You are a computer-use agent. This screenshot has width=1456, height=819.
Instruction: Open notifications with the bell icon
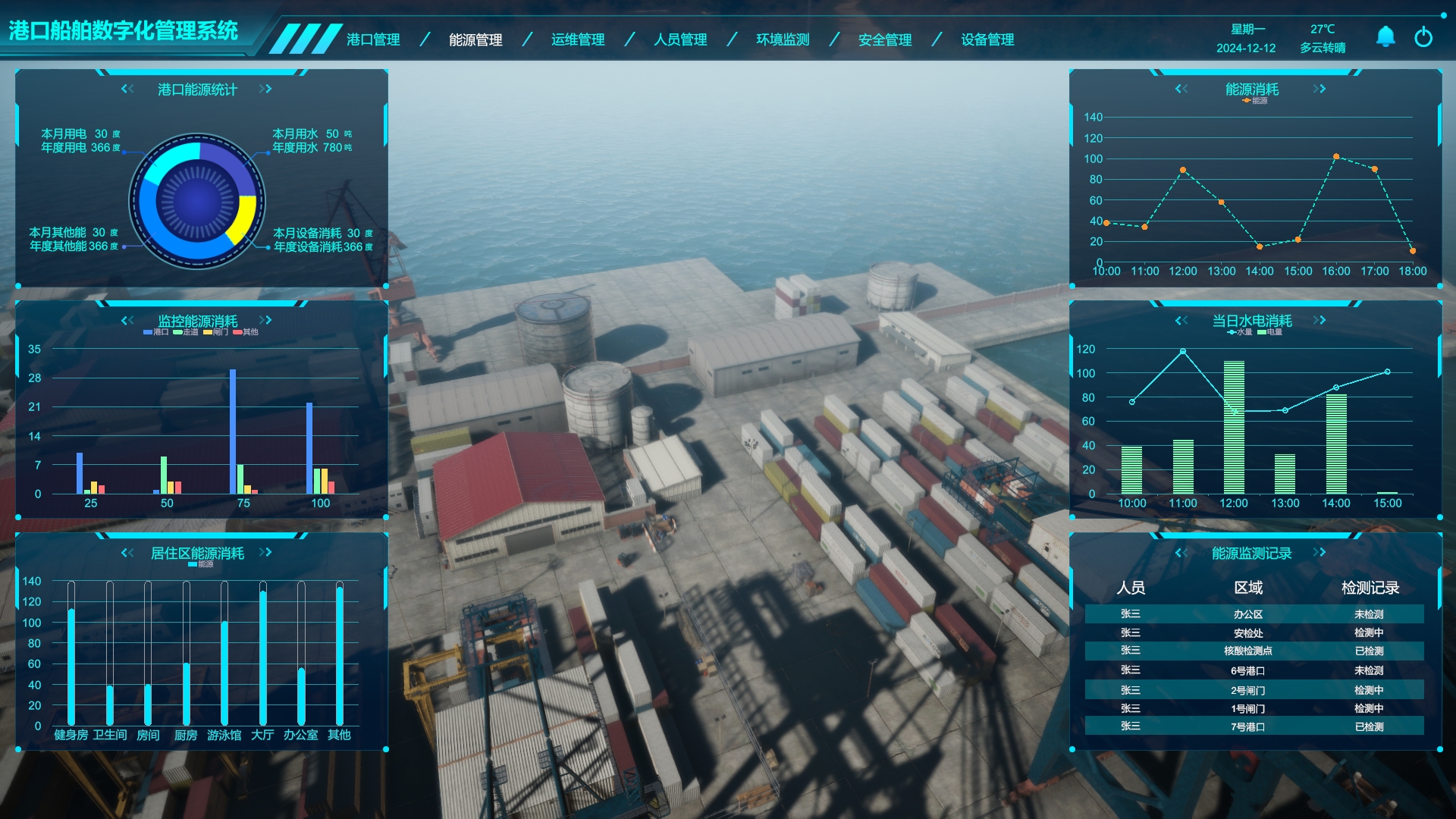click(x=1385, y=36)
